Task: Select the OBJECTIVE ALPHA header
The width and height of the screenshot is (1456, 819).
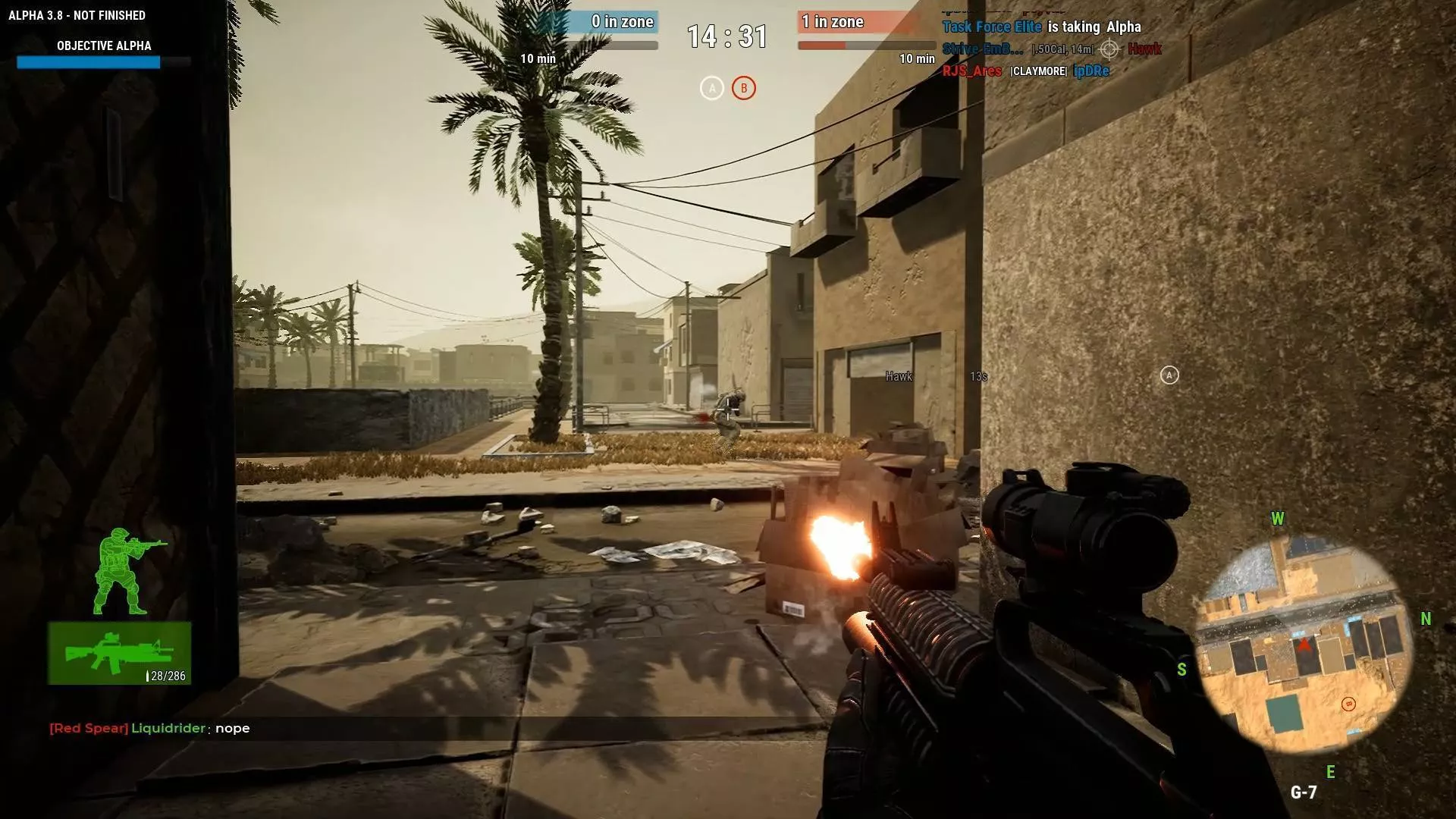Action: (102, 46)
